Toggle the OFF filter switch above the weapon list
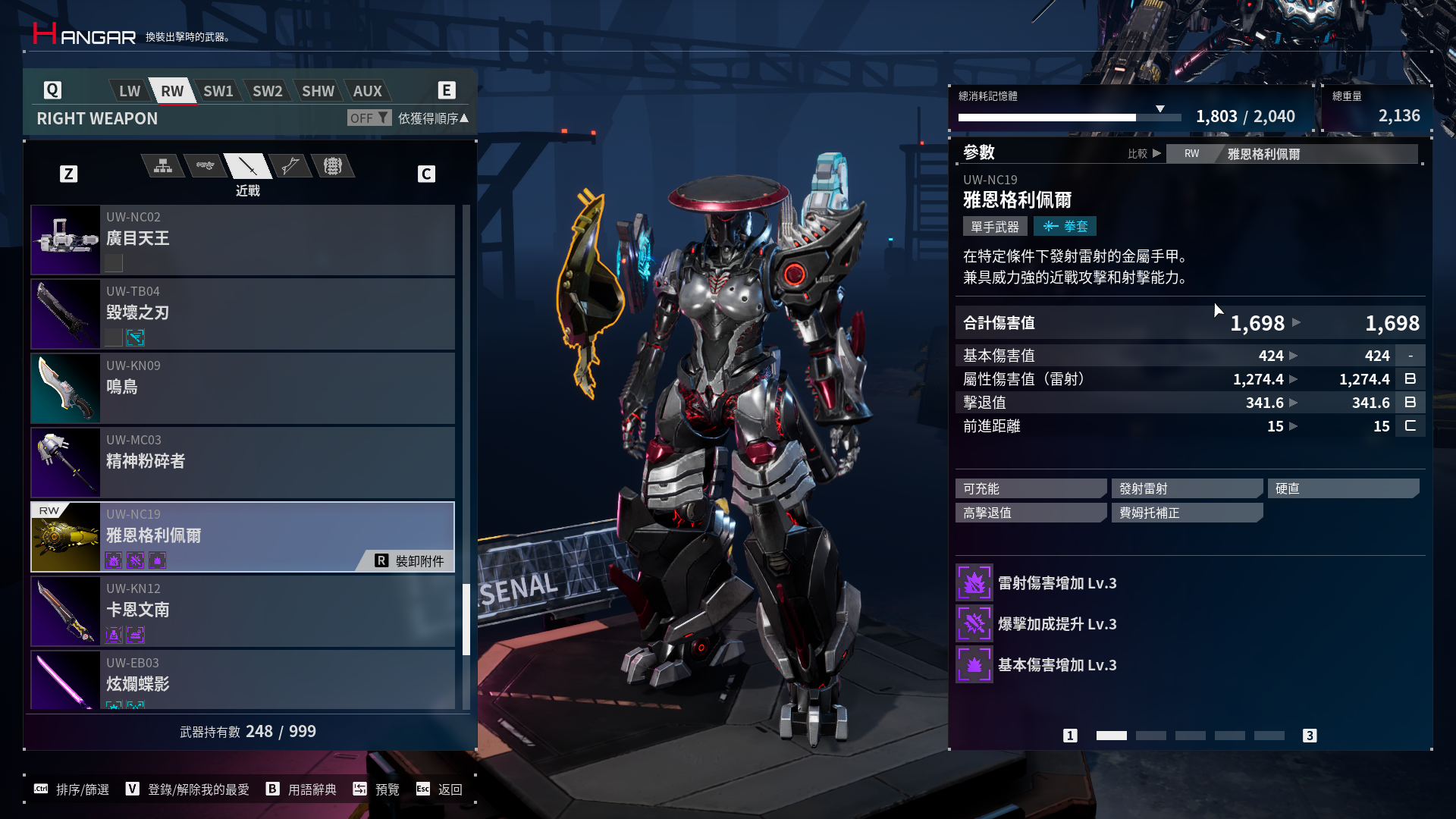1456x819 pixels. (369, 118)
